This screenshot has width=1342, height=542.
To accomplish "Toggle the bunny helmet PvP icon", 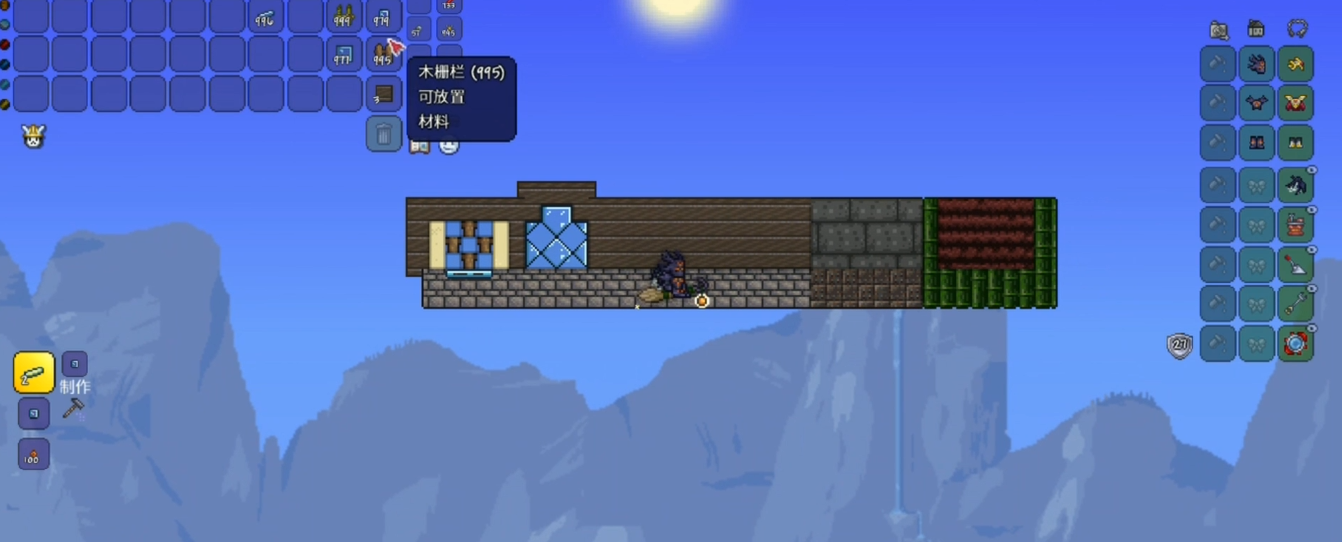I will [x=33, y=136].
